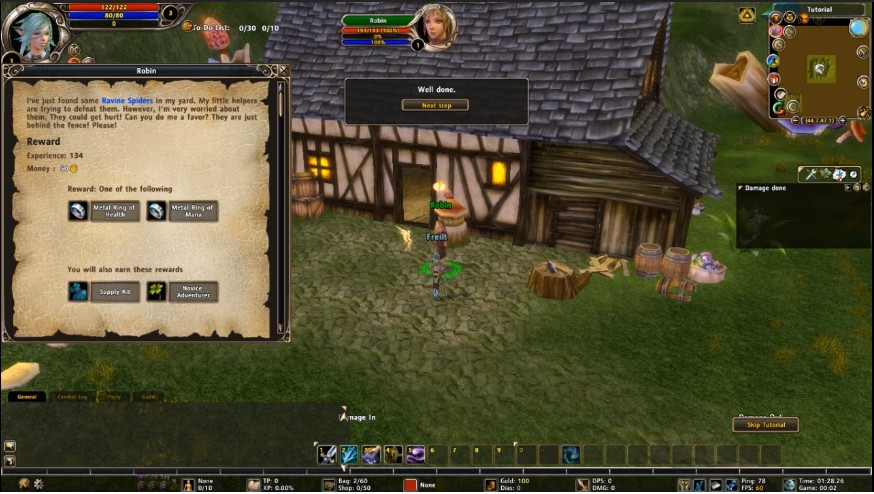Open the game settings gear icon

(x=39, y=484)
